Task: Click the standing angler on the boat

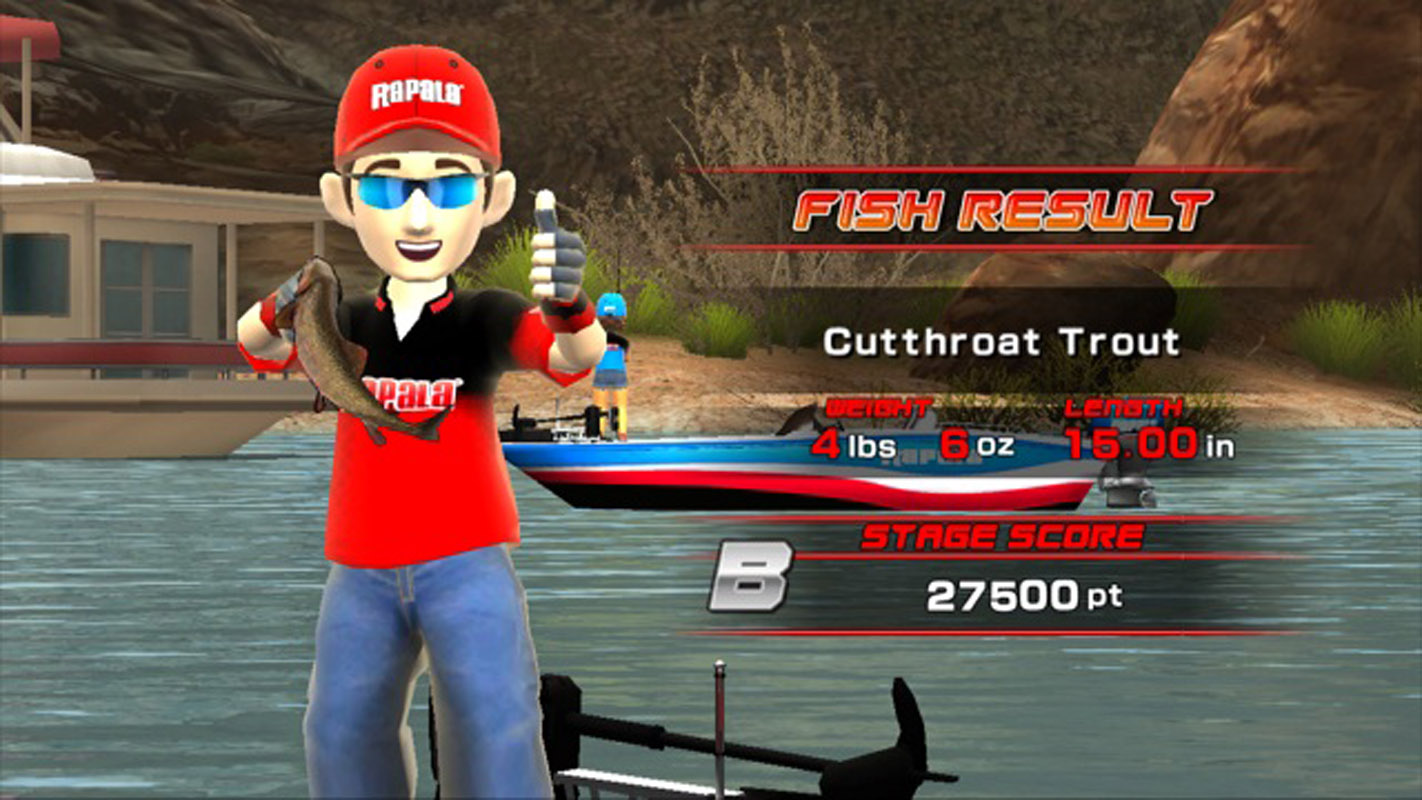Action: [609, 360]
